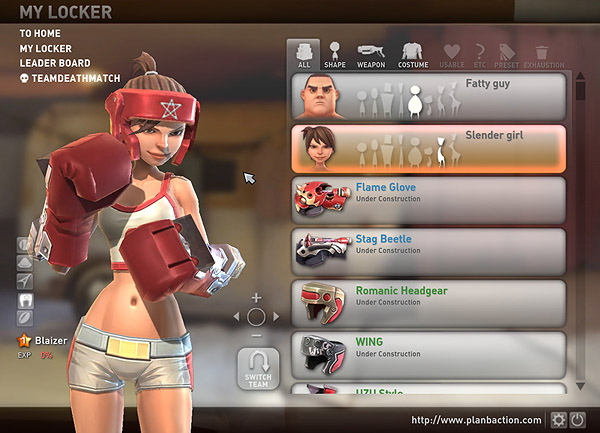The image size is (600, 433).
Task: Pick the Stag Beetle weapon row
Action: pyautogui.click(x=429, y=252)
